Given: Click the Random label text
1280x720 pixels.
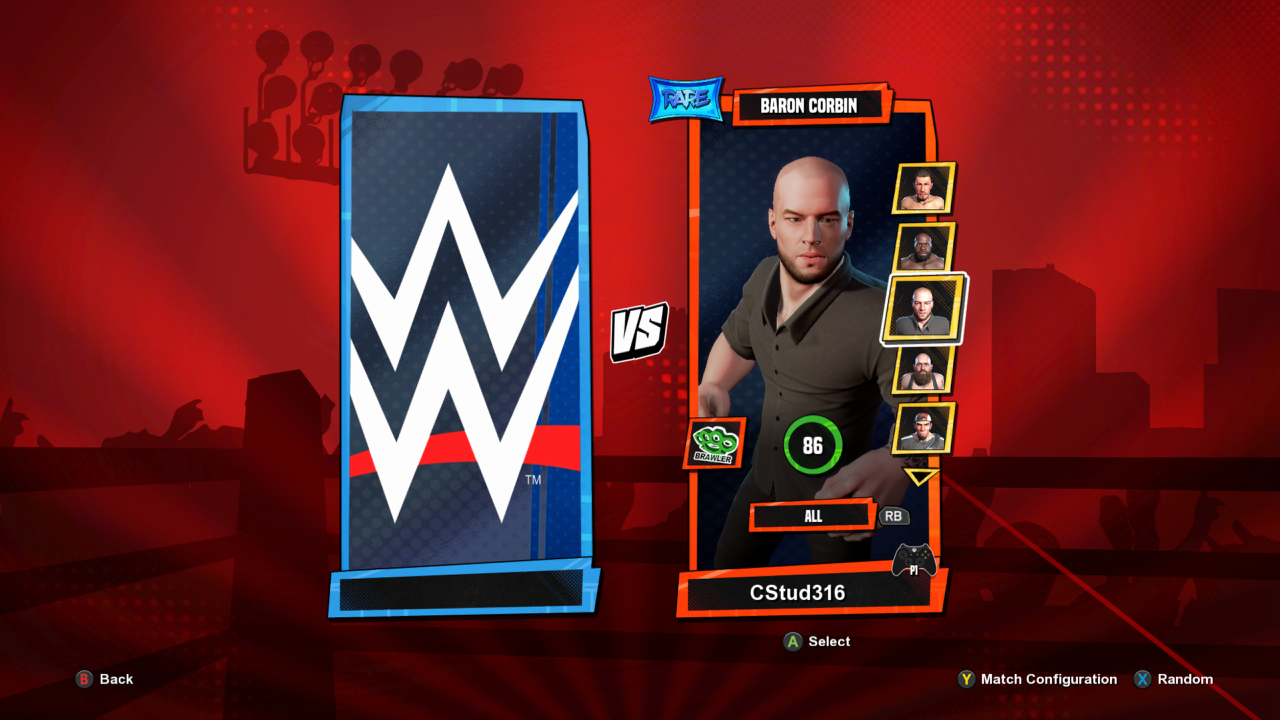Looking at the screenshot, I should [x=1183, y=679].
